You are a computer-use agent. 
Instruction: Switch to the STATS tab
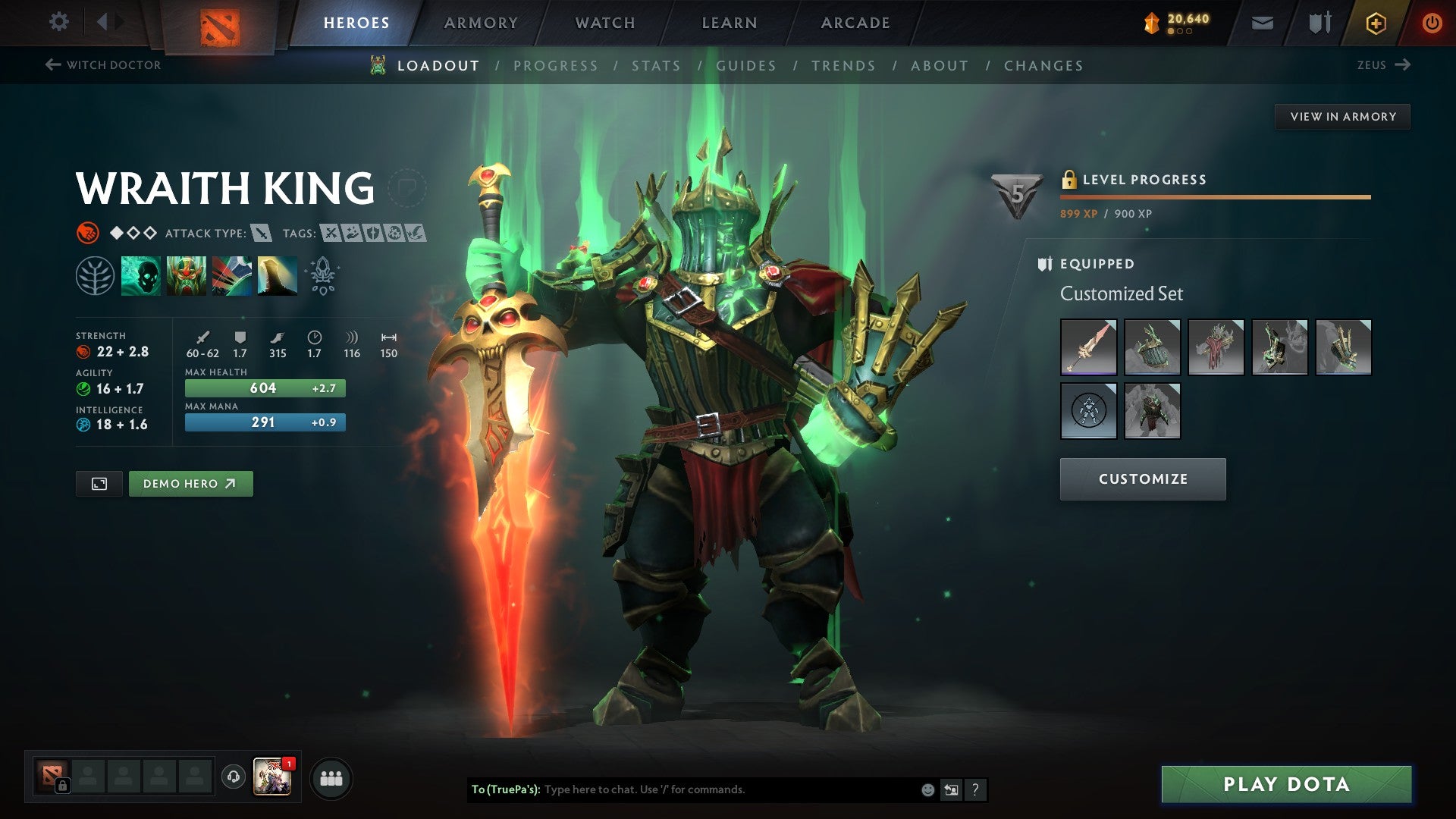tap(657, 66)
